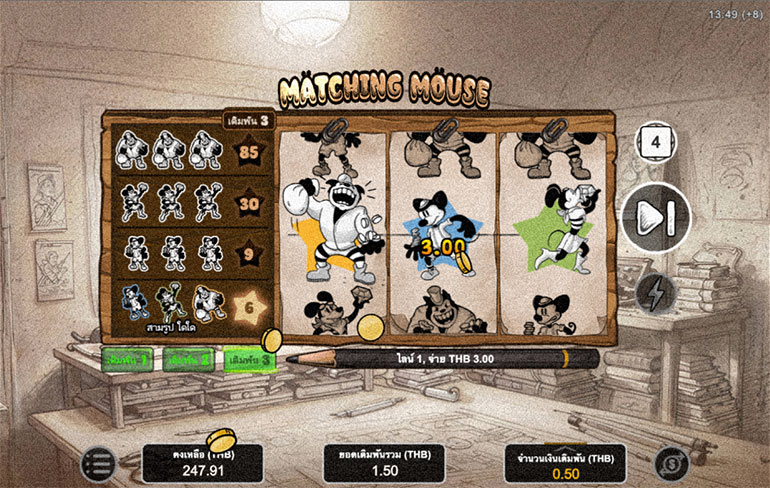
Task: Open the hamburger game menu
Action: (98, 463)
